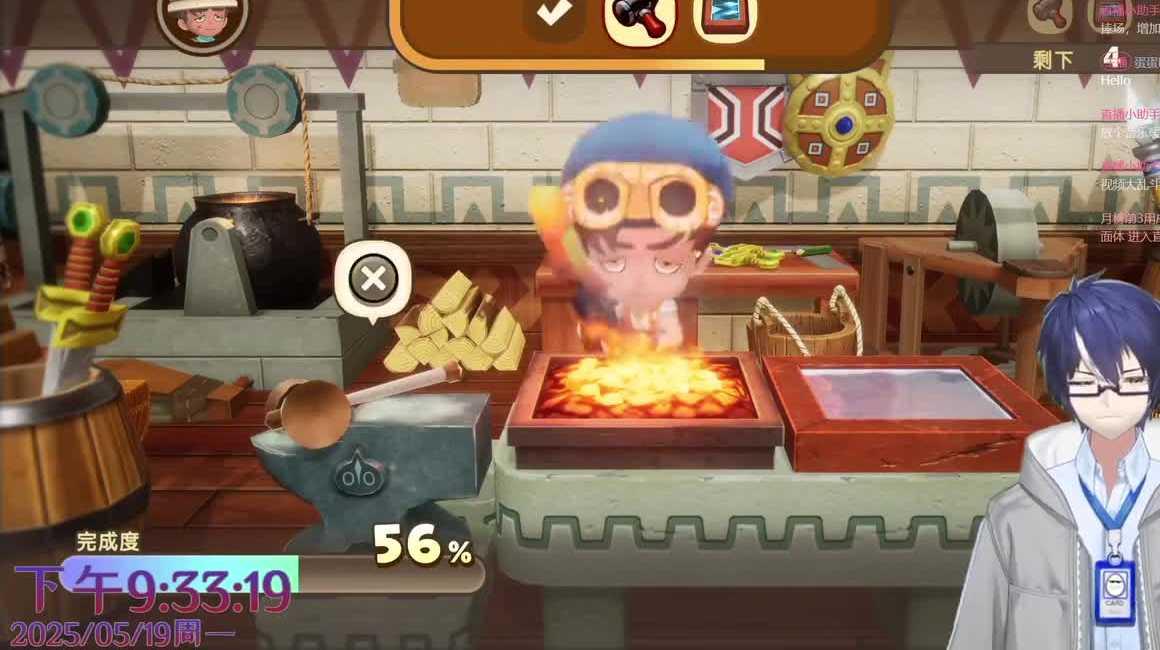Click the checkmark step icon
Screen dimensions: 1160x650
tap(553, 14)
